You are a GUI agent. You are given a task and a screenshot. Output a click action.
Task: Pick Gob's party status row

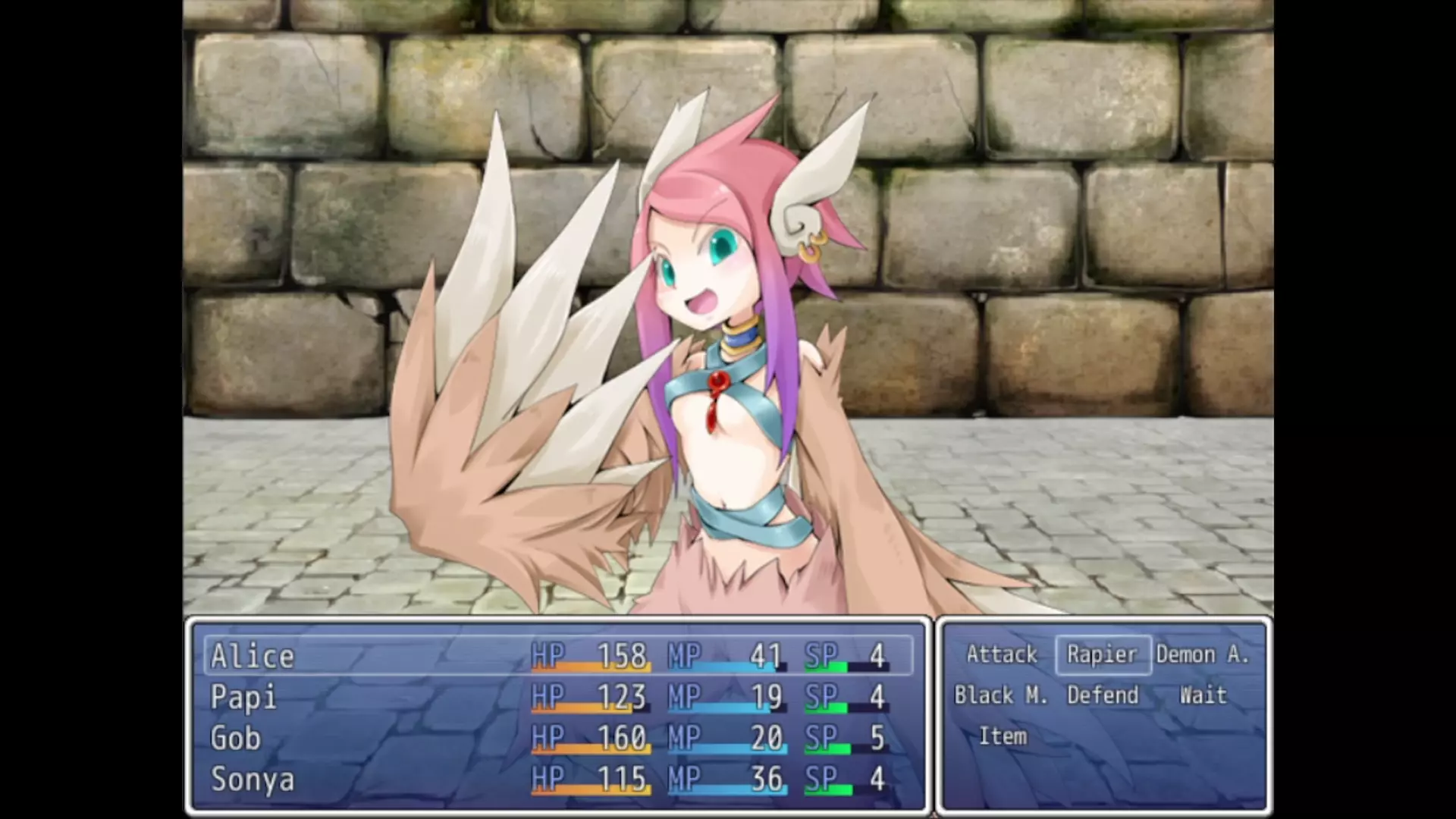click(x=558, y=738)
